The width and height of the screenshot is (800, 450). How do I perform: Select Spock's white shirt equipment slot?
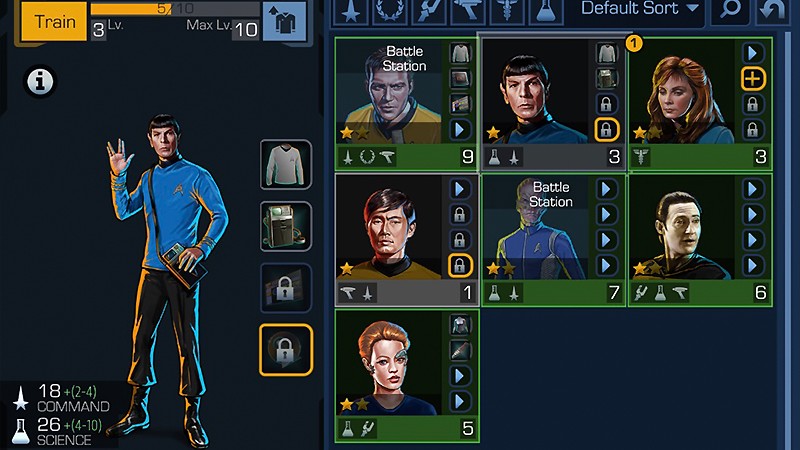point(286,165)
